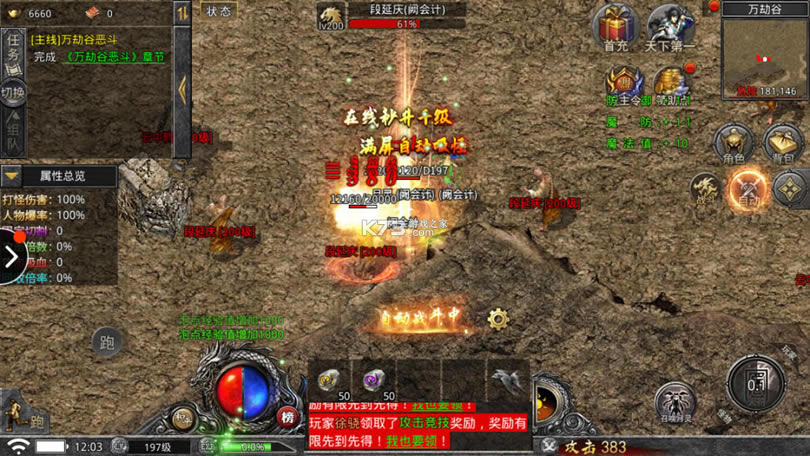Viewport: 810px width, 456px height.
Task: Select the 战斗 combat mode dragon icon
Action: (x=706, y=187)
